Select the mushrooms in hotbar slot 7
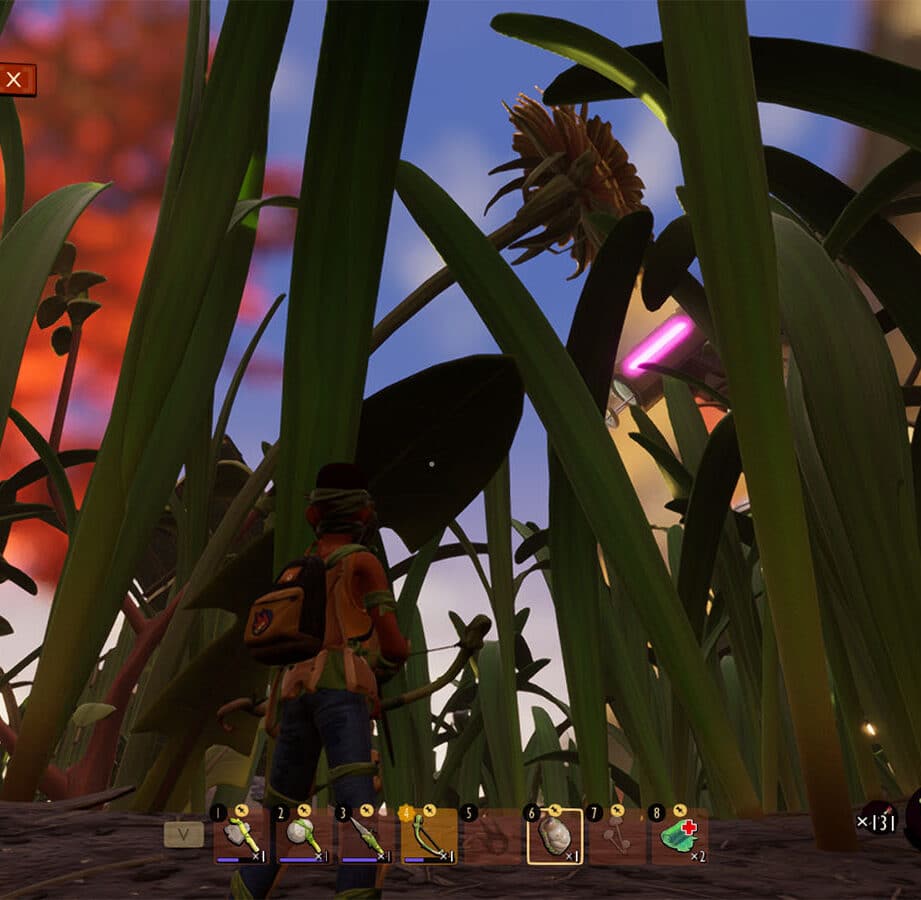The height and width of the screenshot is (900, 921). pos(617,836)
